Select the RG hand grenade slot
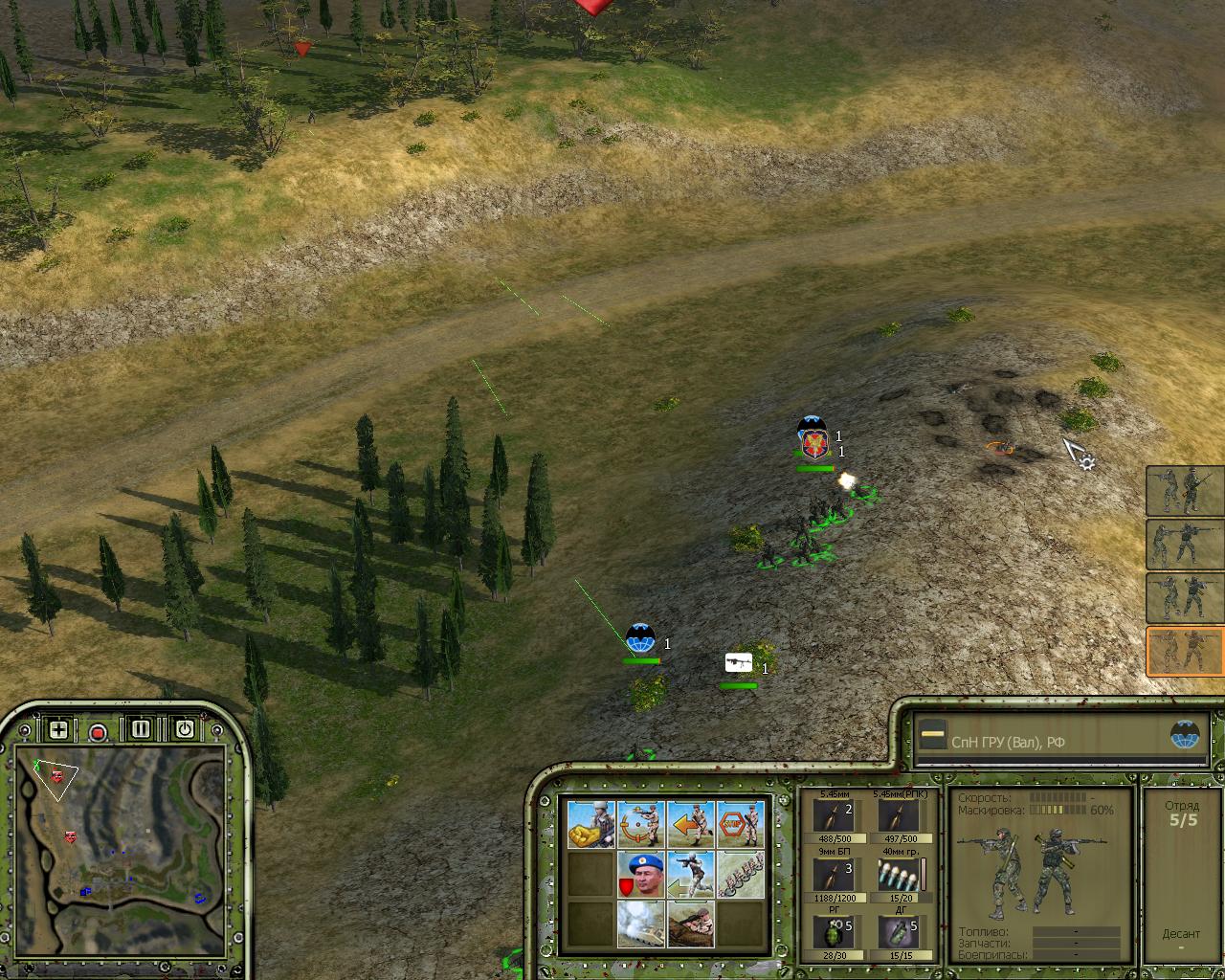The height and width of the screenshot is (980, 1225). click(833, 932)
